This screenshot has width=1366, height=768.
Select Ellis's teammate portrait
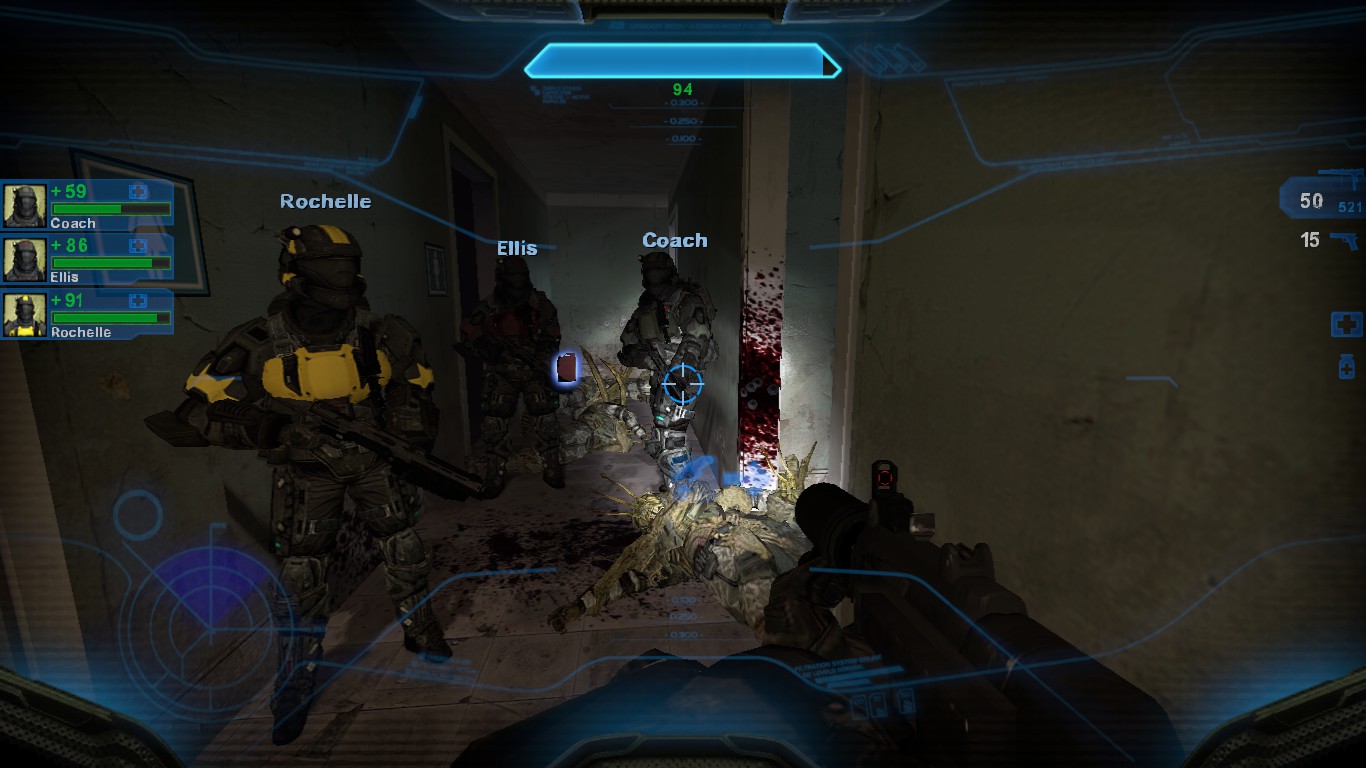pyautogui.click(x=24, y=260)
